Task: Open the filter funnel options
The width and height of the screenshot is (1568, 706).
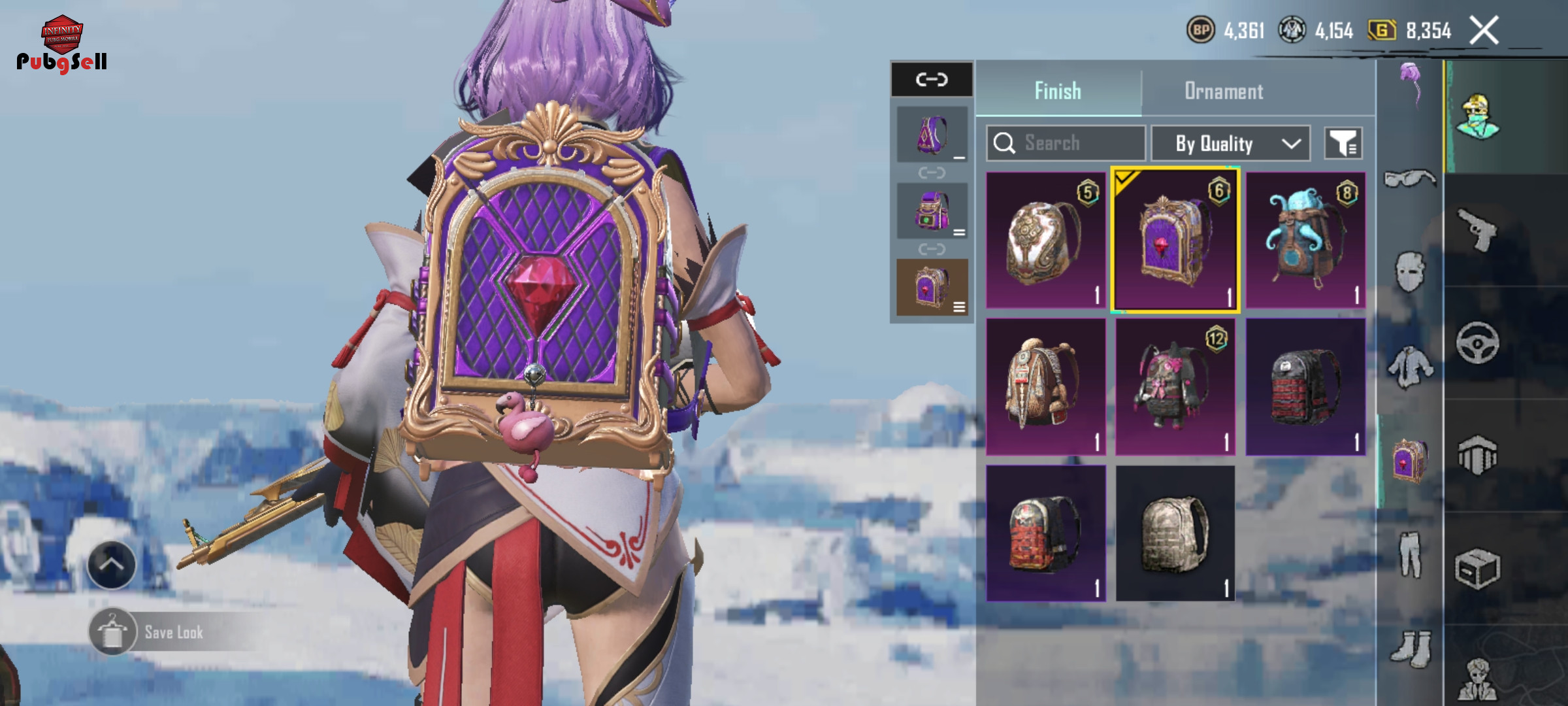Action: tap(1343, 143)
